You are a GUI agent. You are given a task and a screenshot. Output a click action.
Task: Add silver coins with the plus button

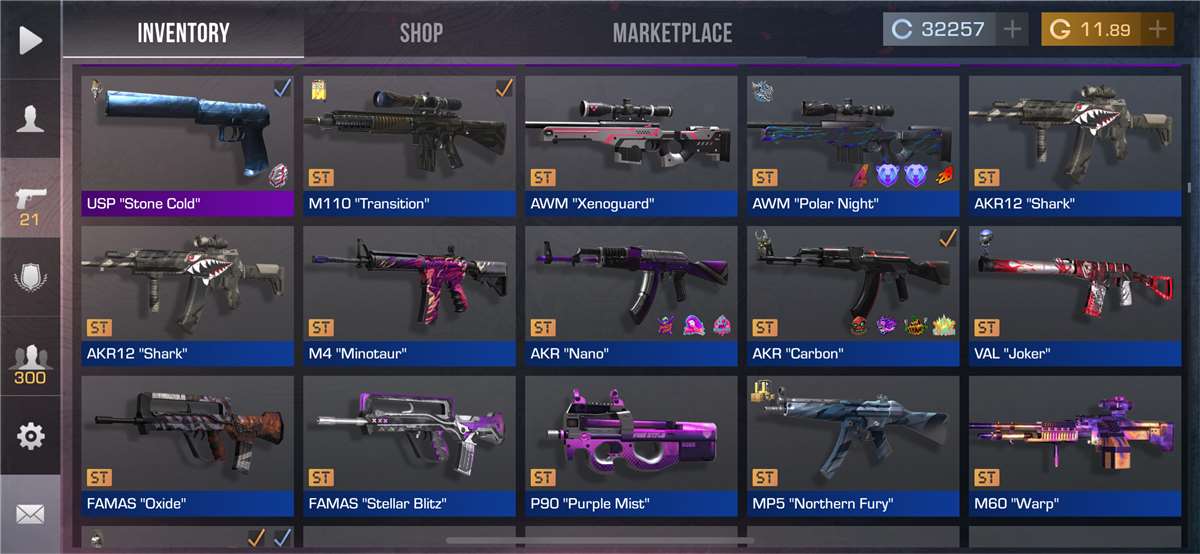[x=1013, y=29]
